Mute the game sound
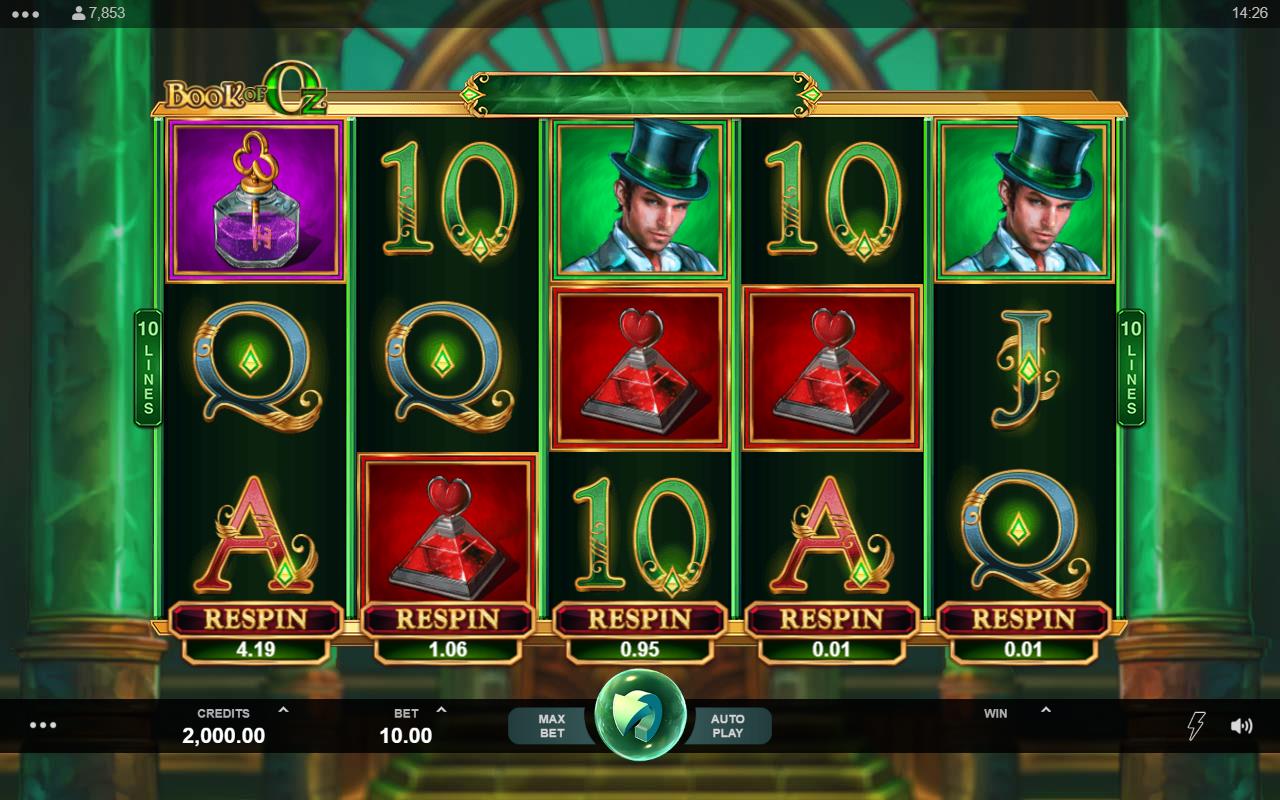This screenshot has width=1280, height=800. pos(1241,726)
